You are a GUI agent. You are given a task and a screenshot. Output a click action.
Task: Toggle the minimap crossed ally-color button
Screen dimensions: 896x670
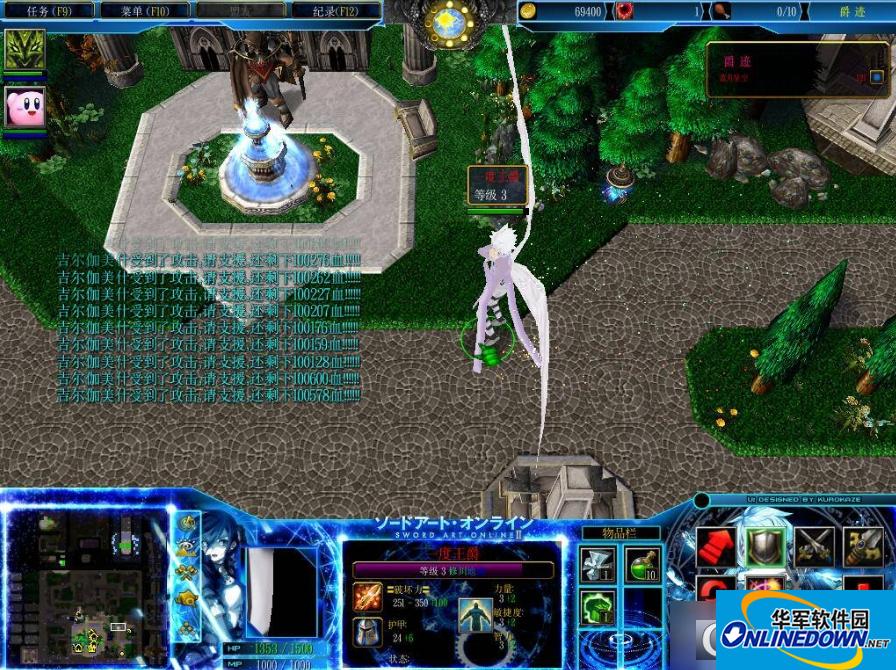pyautogui.click(x=186, y=574)
